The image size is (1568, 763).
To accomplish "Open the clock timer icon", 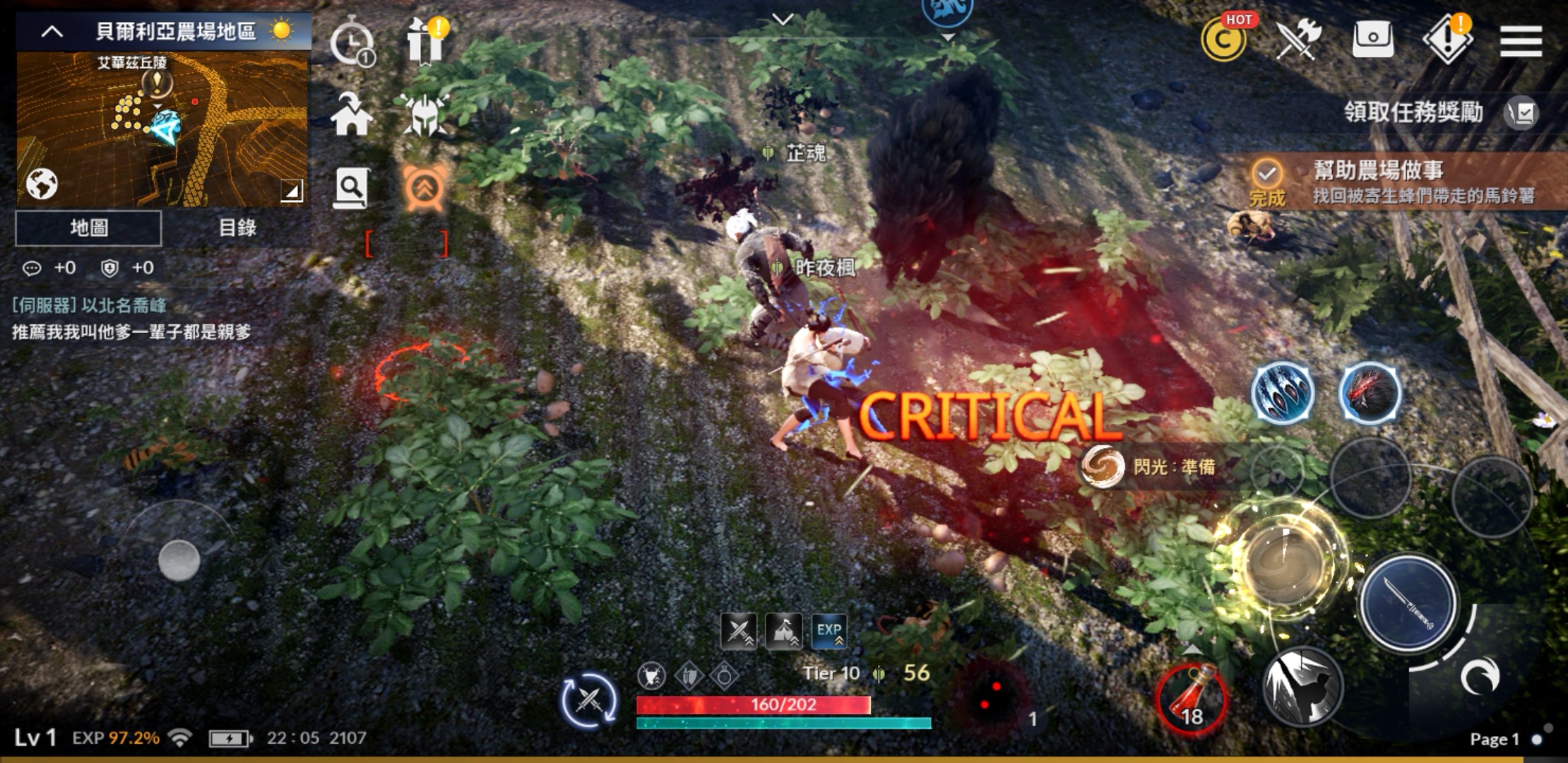I will [x=351, y=44].
